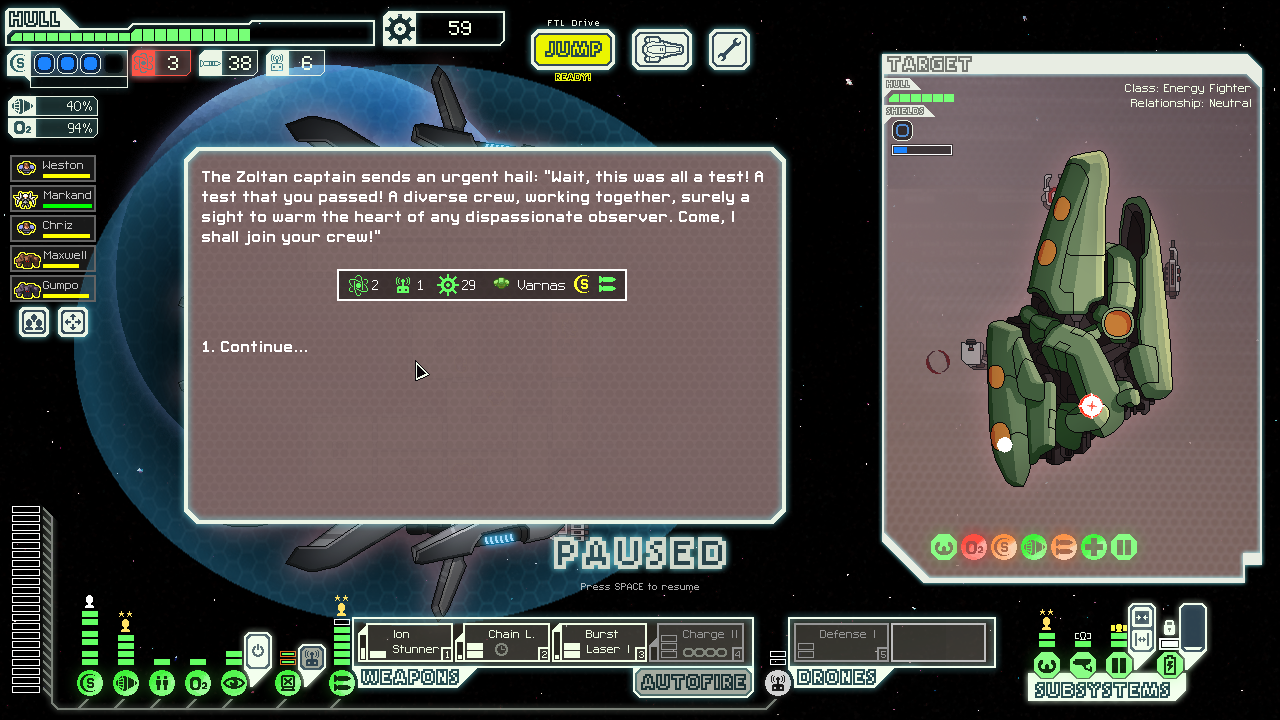Click the sensors eye system icon
Viewport: 1280px width, 720px height.
tap(234, 683)
